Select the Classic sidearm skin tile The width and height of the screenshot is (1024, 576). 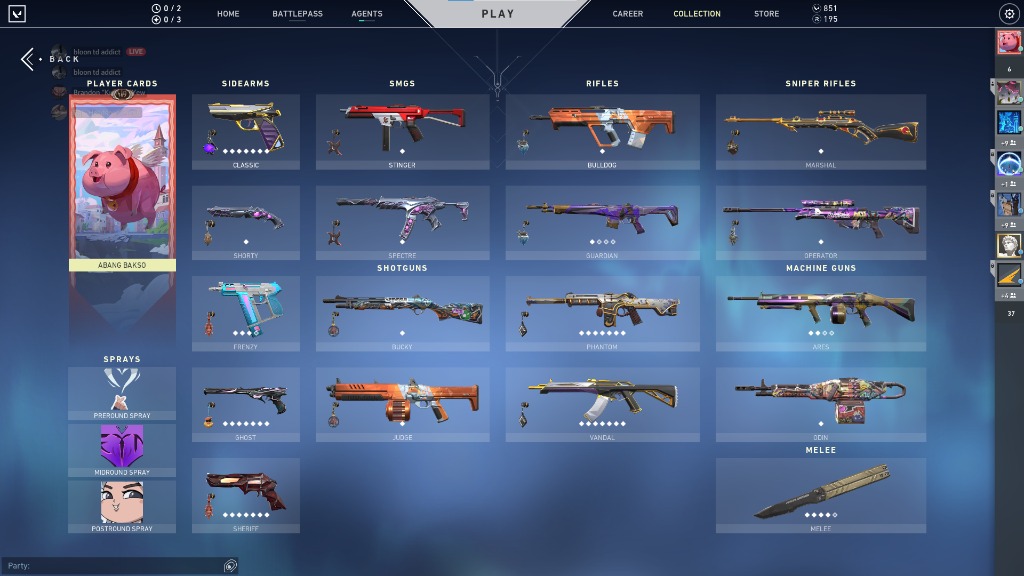[x=246, y=131]
